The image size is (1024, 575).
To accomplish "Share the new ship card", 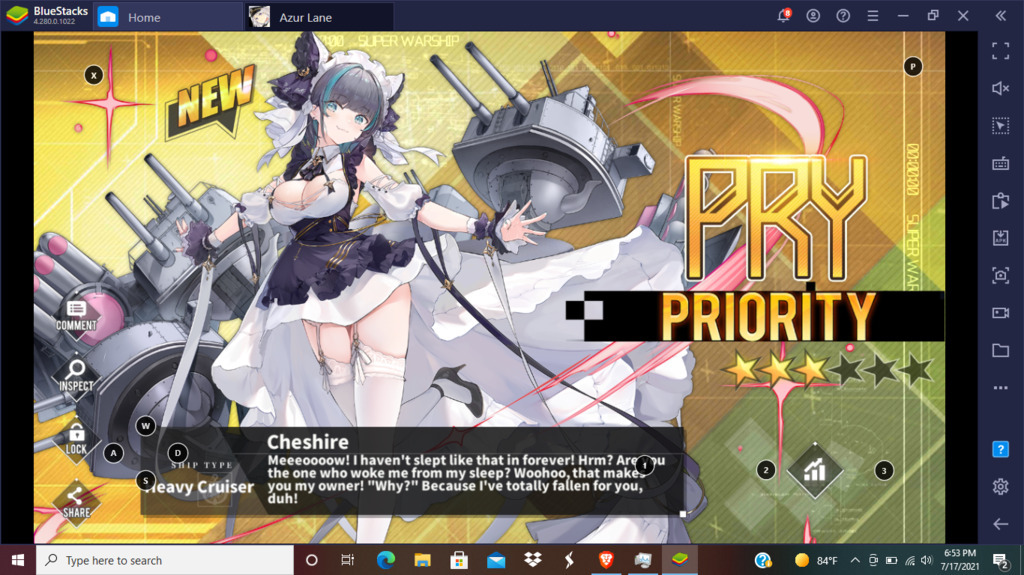I will 76,499.
